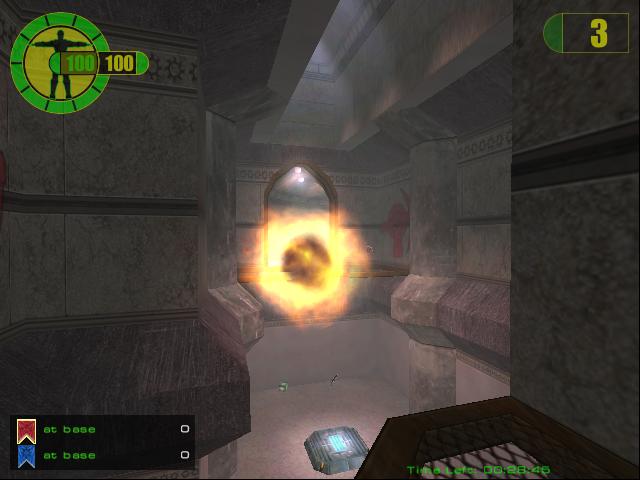Click the player body status icon
The width and height of the screenshot is (640, 480).
[x=58, y=62]
